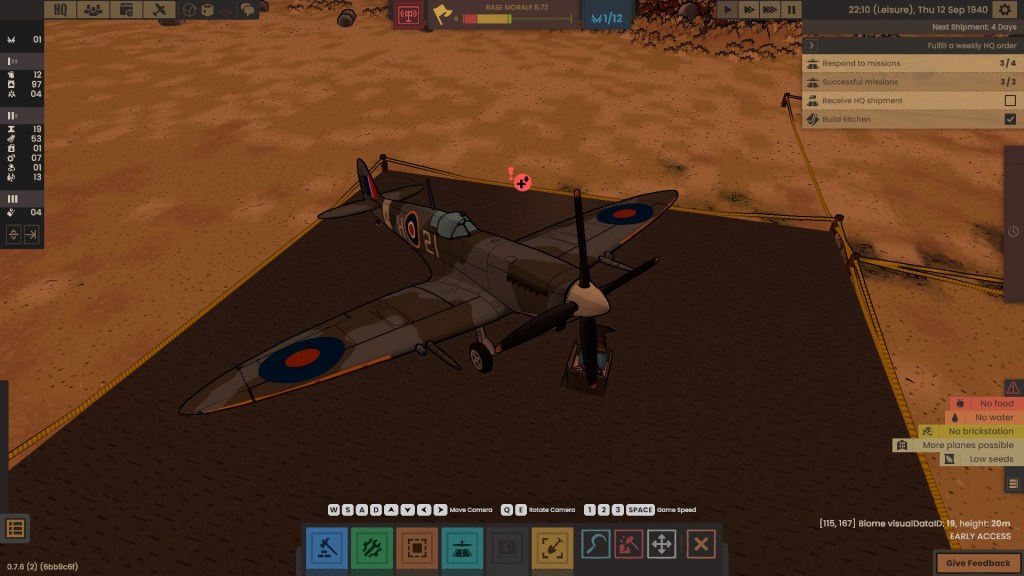1024x576 pixels.
Task: Open the Give Feedback form
Action: (977, 563)
